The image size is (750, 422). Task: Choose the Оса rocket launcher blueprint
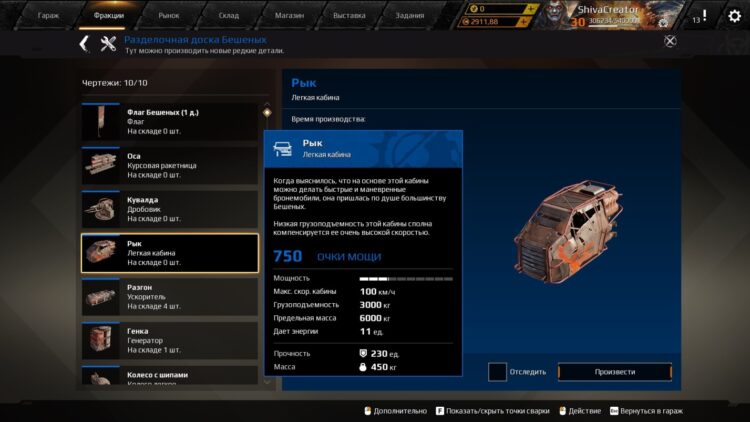[169, 166]
